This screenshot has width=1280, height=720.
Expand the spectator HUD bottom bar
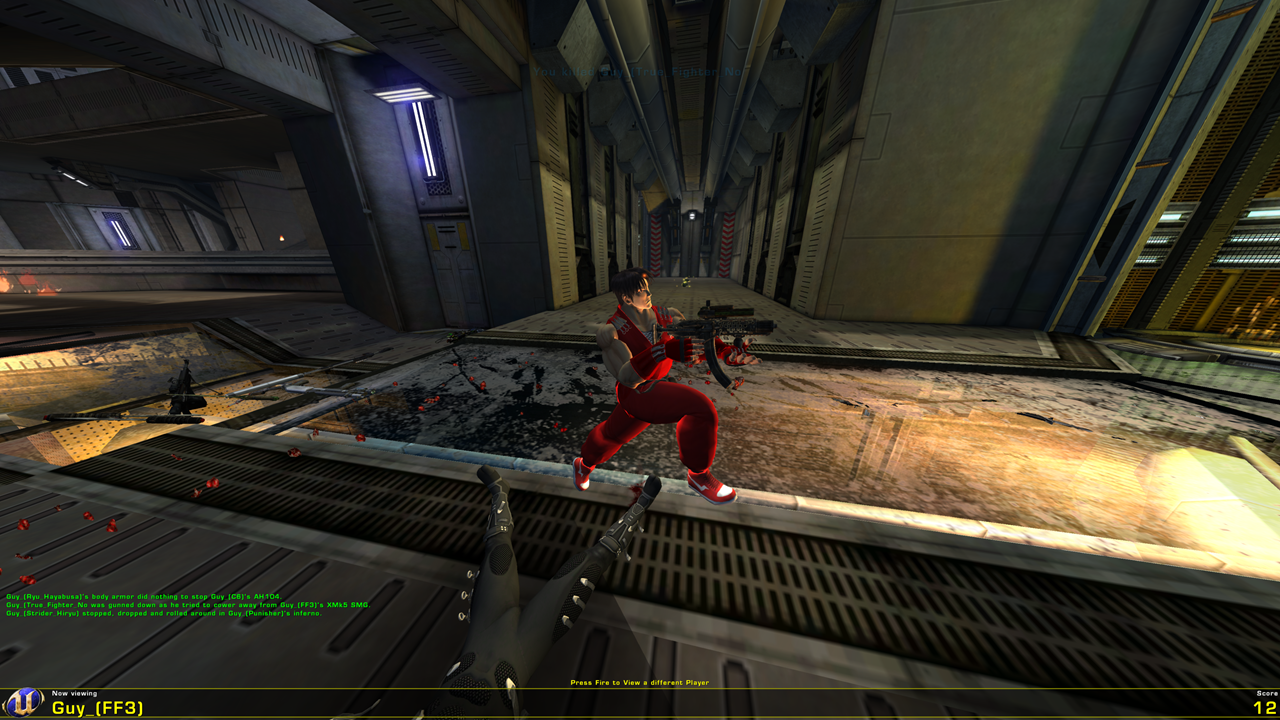tap(640, 703)
